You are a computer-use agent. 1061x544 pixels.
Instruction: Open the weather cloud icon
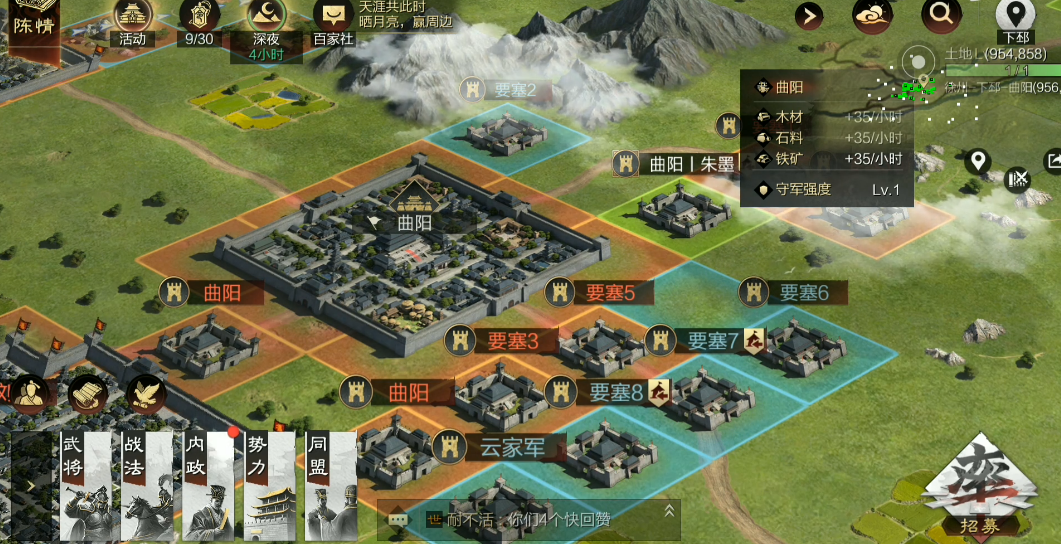pyautogui.click(x=872, y=15)
